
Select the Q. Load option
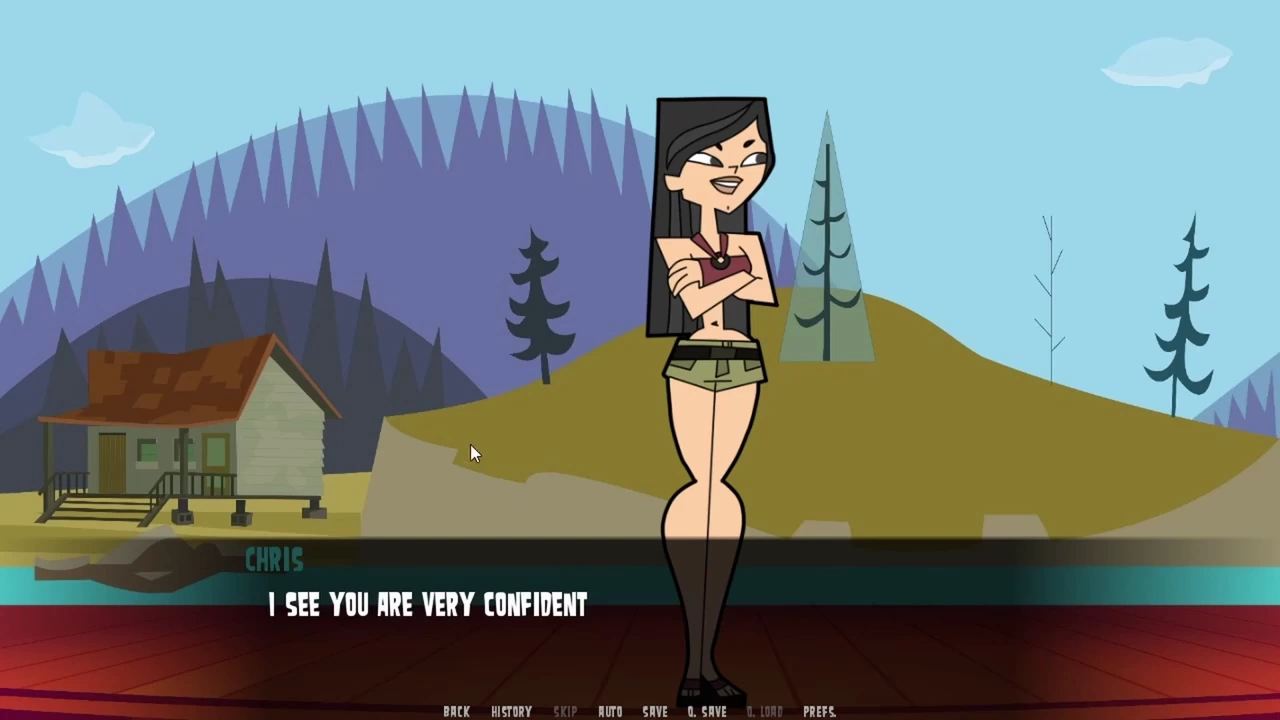click(765, 710)
